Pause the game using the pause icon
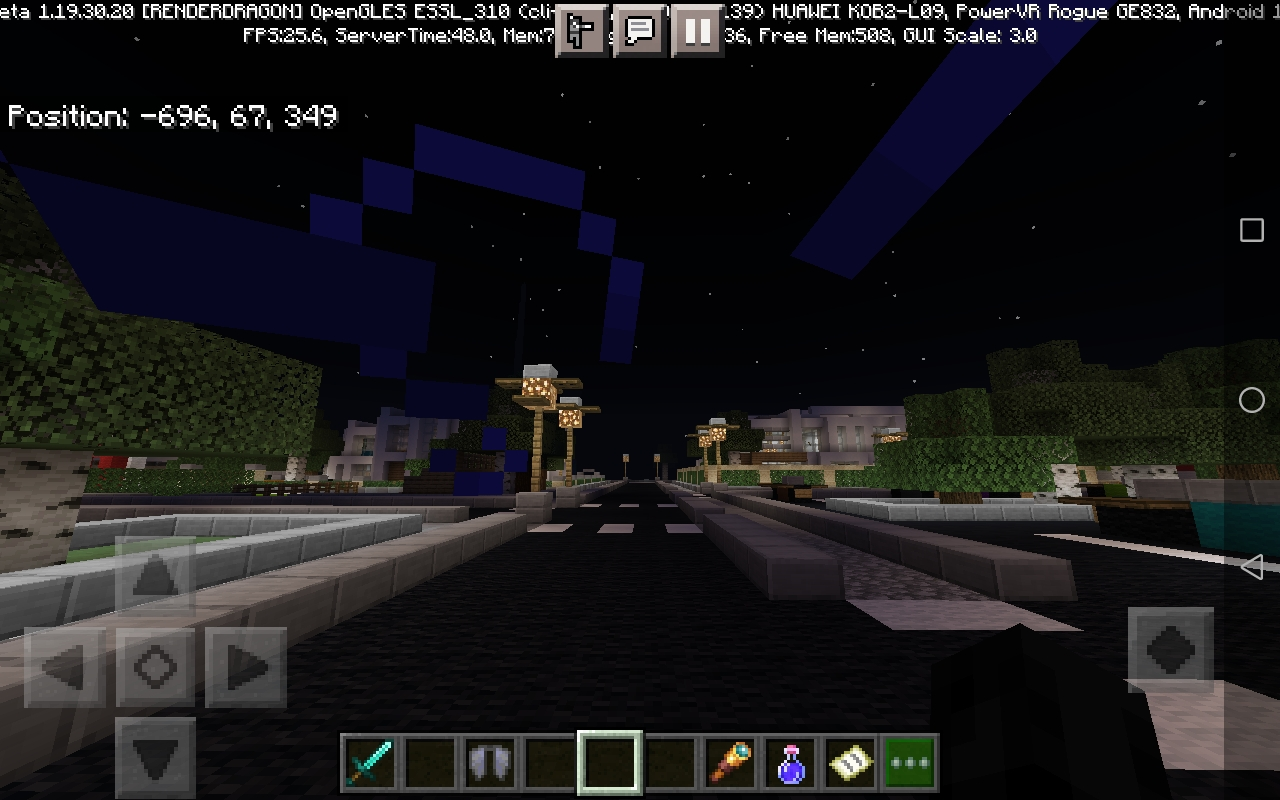 click(x=696, y=31)
